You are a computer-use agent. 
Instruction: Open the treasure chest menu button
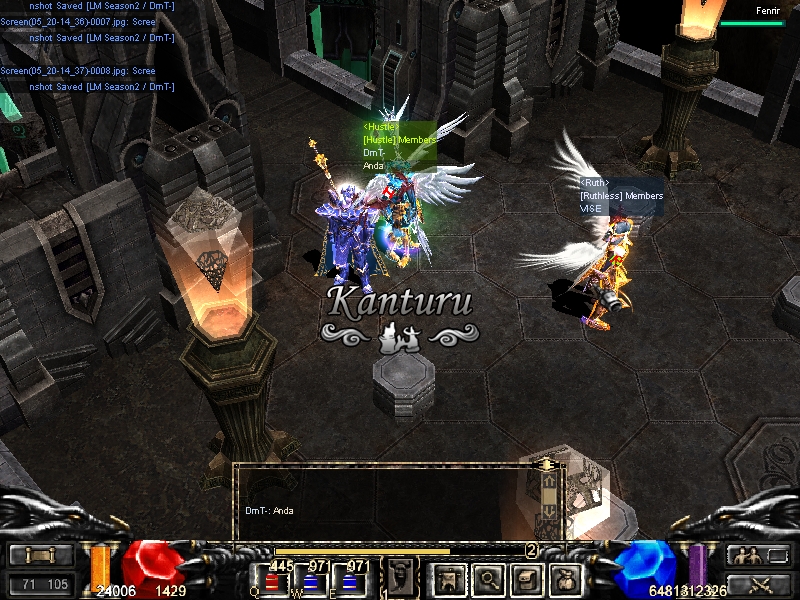(527, 578)
